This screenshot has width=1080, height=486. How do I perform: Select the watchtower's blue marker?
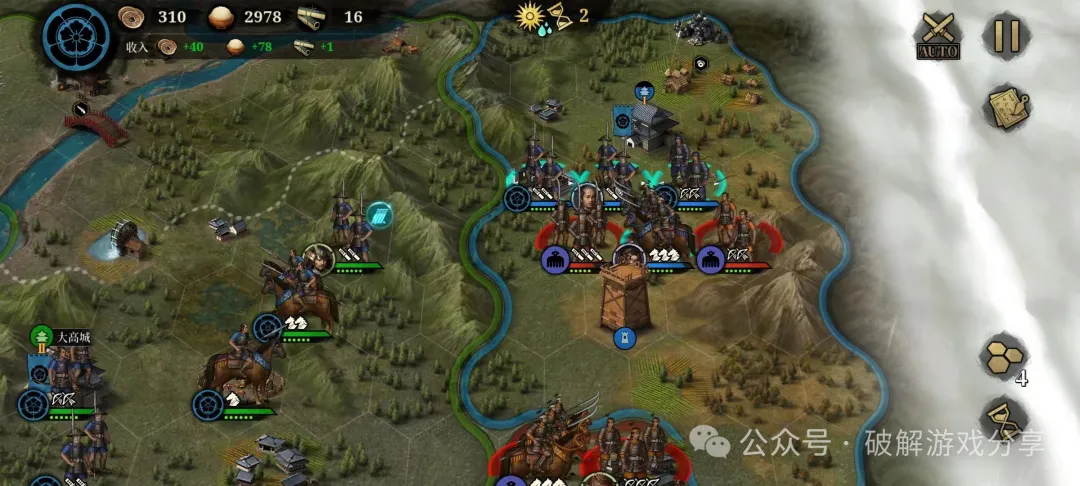click(625, 338)
